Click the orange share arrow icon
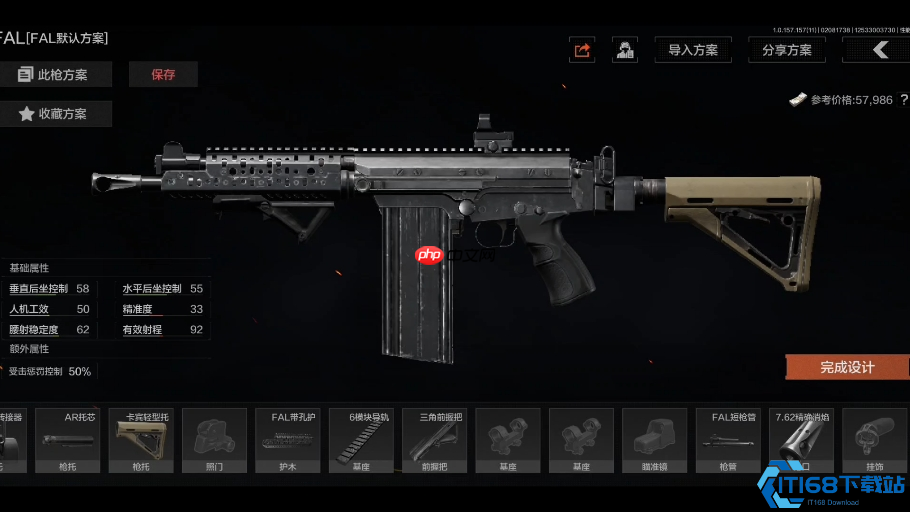Viewport: 910px width, 512px height. pos(581,50)
